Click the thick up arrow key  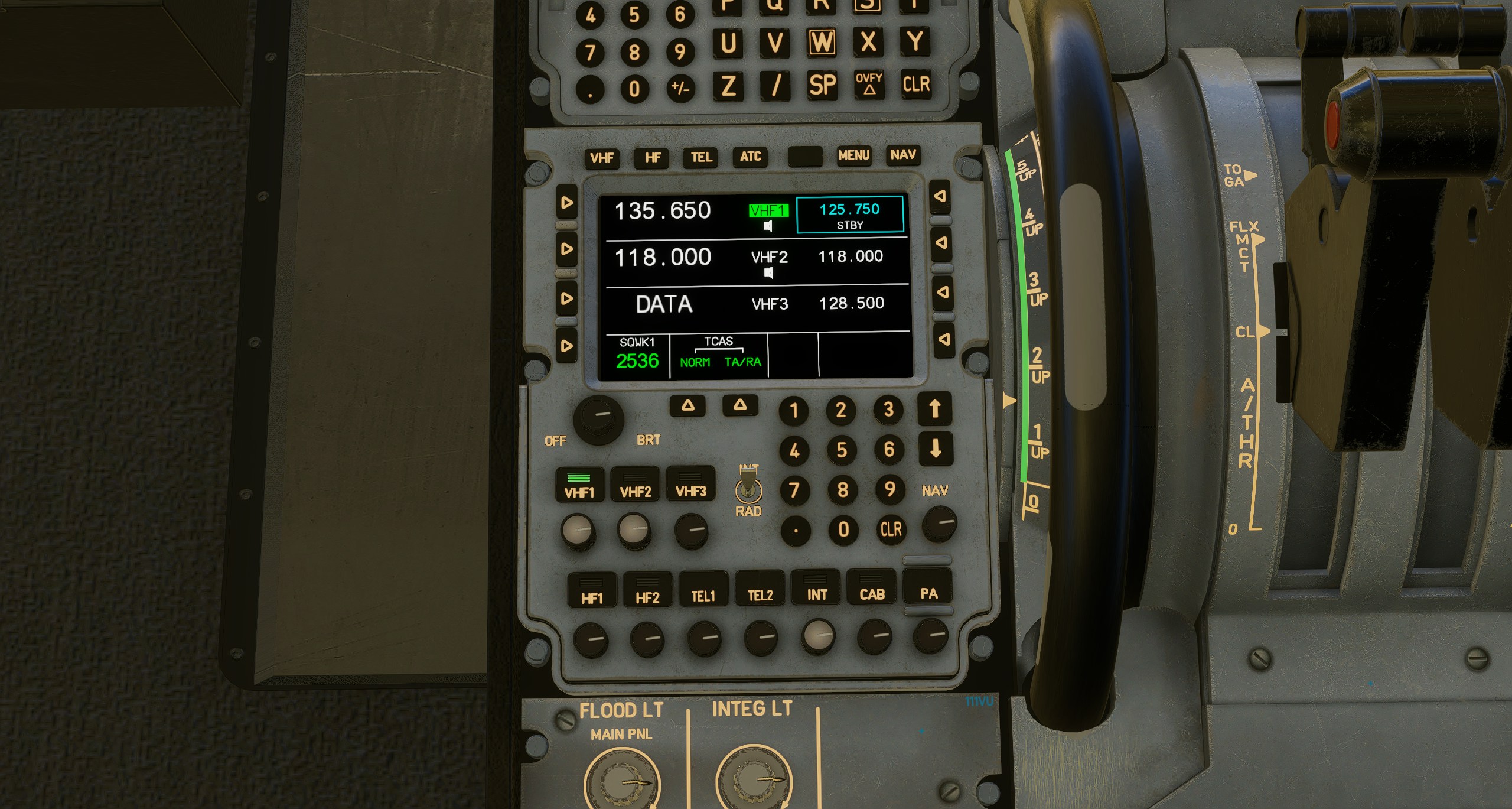click(x=934, y=409)
